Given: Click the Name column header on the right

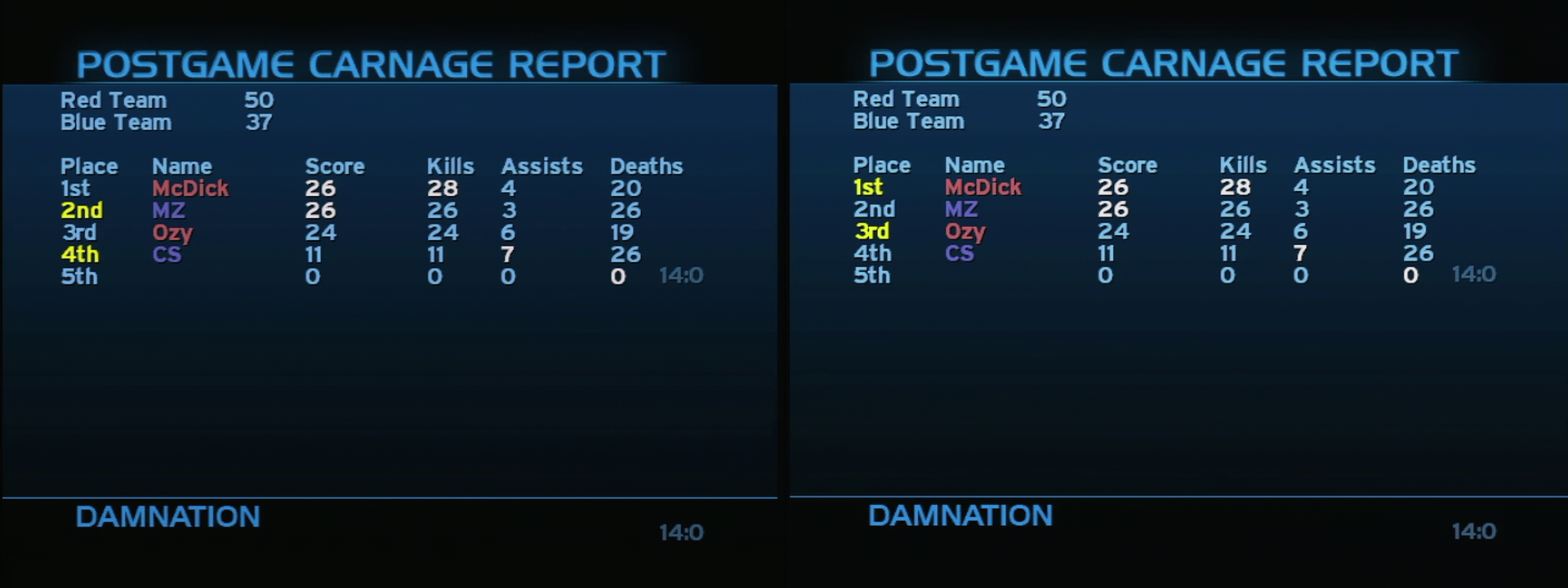Looking at the screenshot, I should (x=974, y=164).
